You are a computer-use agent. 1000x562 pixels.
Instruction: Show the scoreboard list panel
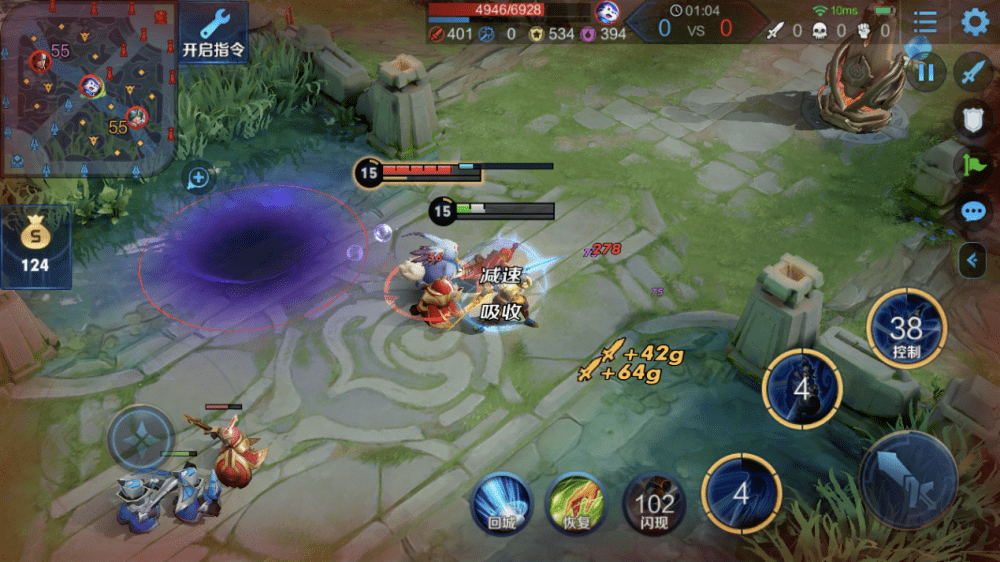[x=925, y=22]
